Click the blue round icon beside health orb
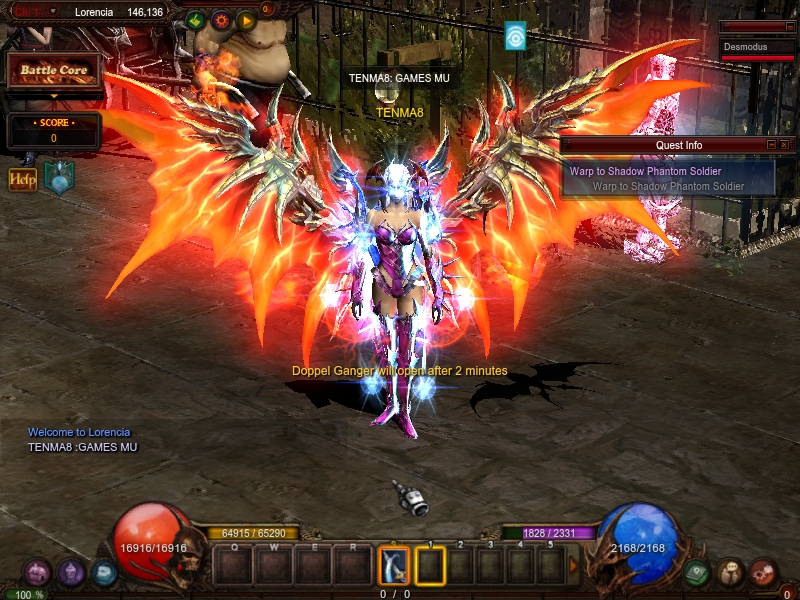The image size is (800, 600). [104, 572]
